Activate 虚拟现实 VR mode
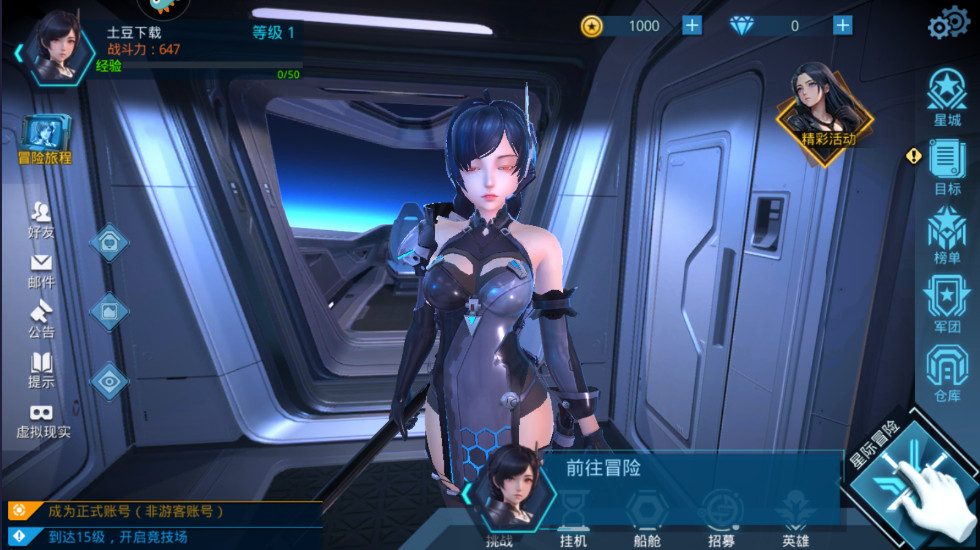This screenshot has height=550, width=980. tap(43, 420)
